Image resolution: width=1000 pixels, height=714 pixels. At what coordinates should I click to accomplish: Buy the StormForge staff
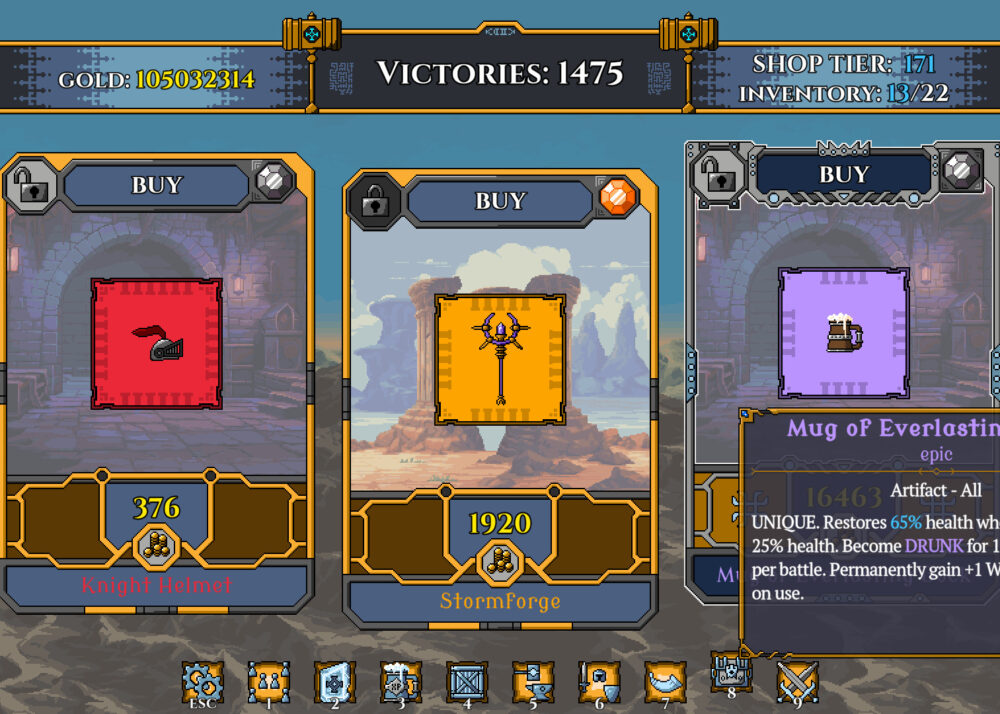click(500, 201)
